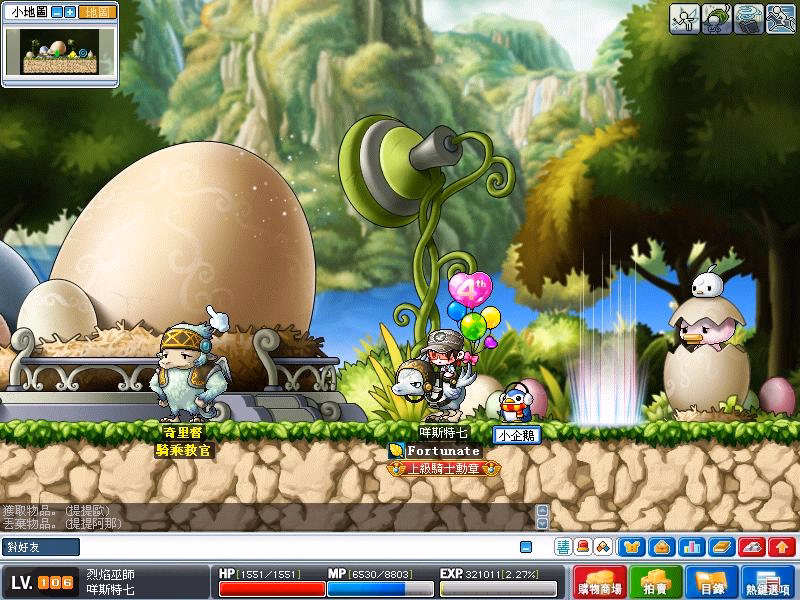Image resolution: width=800 pixels, height=600 pixels.
Task: Open the 拍賣 auction house
Action: [x=655, y=582]
